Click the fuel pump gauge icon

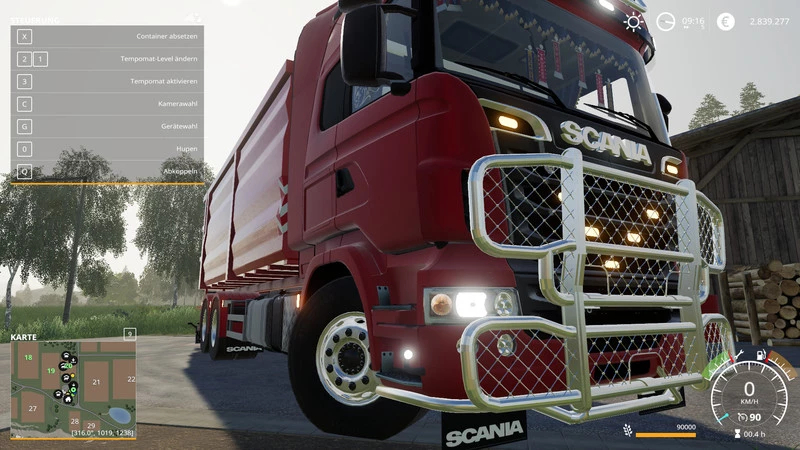(762, 354)
